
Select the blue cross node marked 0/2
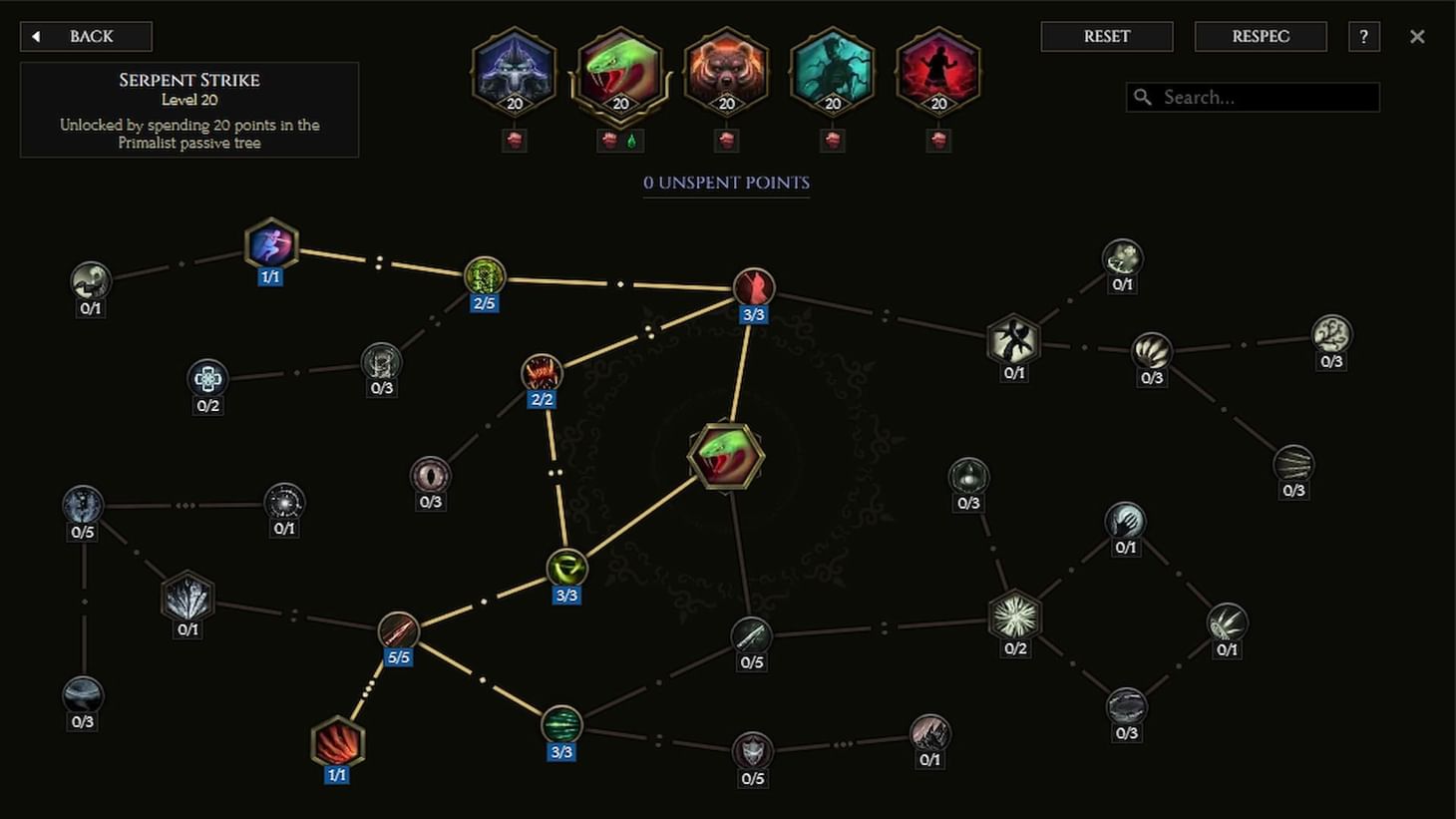(207, 379)
